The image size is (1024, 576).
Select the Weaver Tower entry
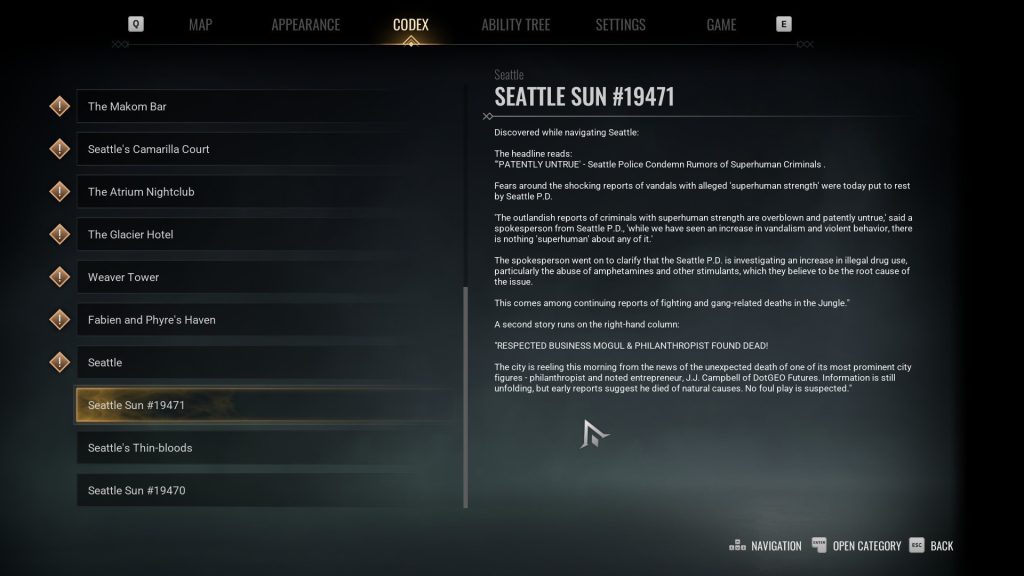point(258,277)
